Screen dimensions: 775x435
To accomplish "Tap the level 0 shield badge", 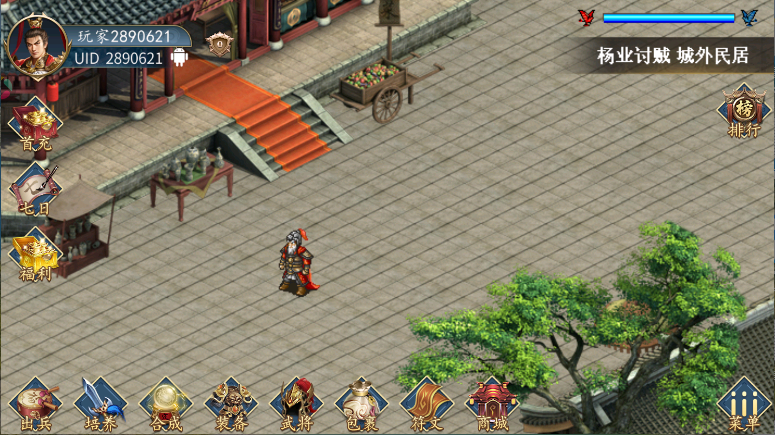I will (219, 44).
